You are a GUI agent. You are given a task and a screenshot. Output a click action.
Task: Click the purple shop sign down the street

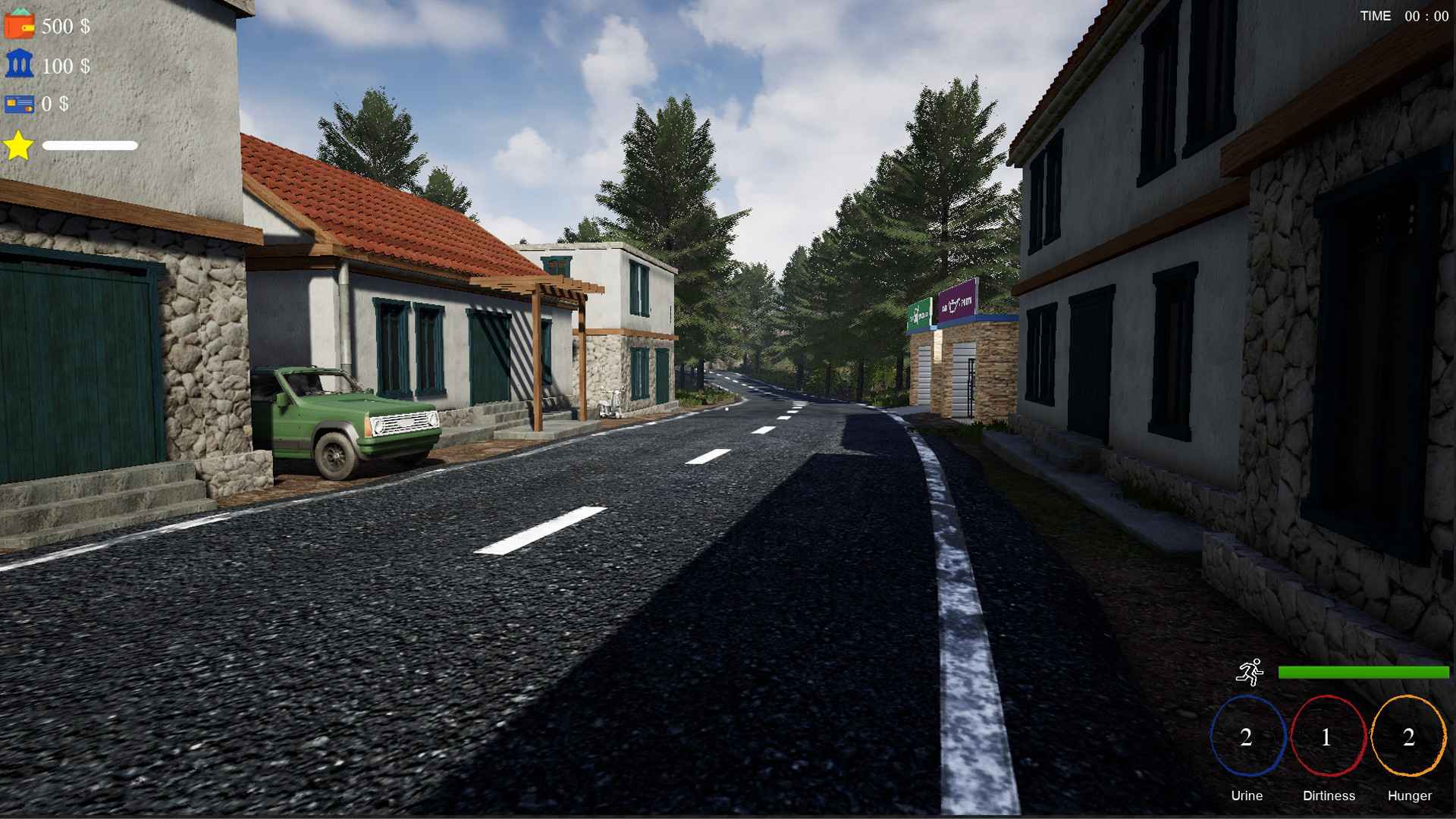pyautogui.click(x=955, y=307)
